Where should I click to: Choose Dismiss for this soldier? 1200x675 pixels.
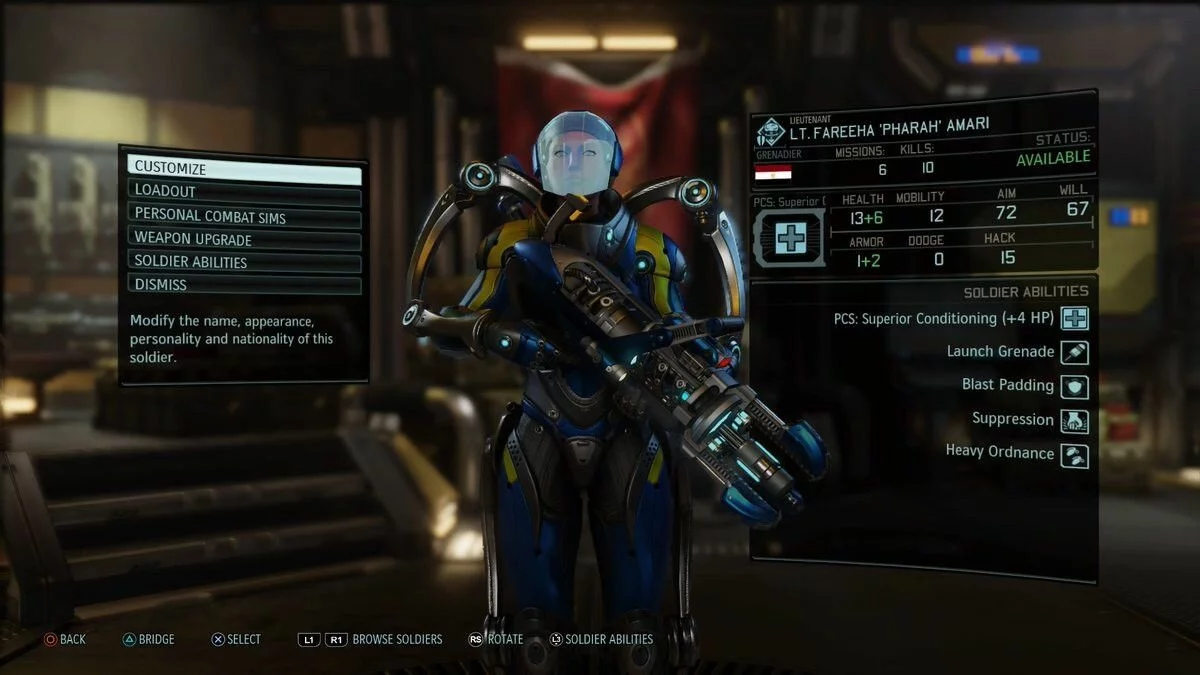click(244, 285)
